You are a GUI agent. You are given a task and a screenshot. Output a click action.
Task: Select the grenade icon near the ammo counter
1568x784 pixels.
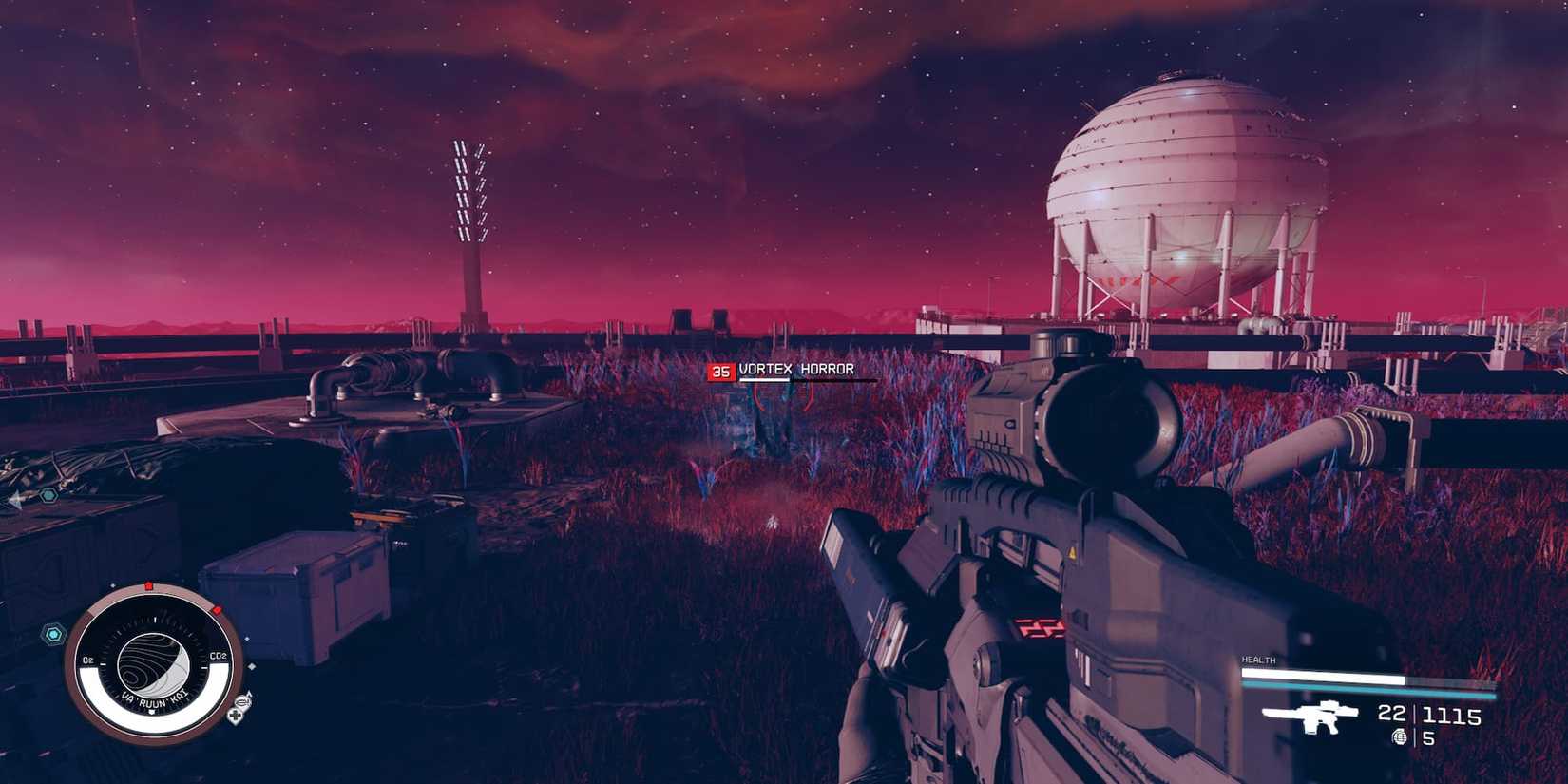1400,736
